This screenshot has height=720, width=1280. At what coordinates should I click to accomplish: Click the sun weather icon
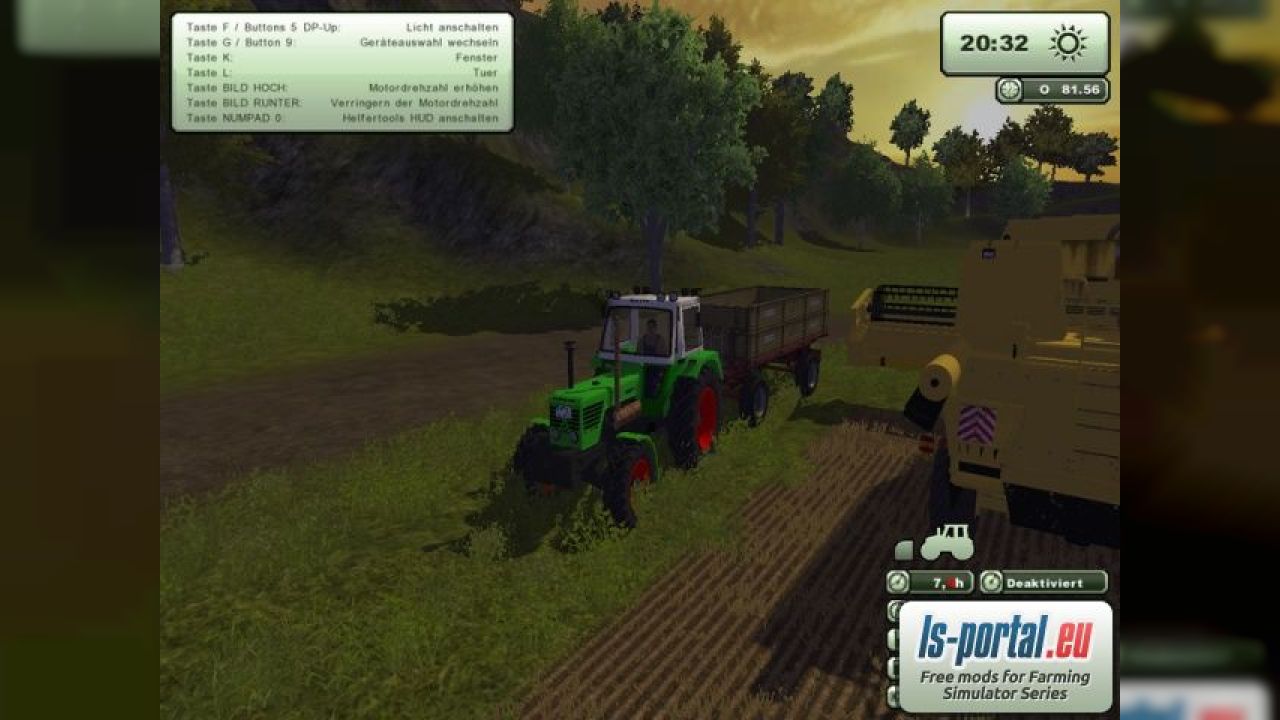tap(1067, 43)
